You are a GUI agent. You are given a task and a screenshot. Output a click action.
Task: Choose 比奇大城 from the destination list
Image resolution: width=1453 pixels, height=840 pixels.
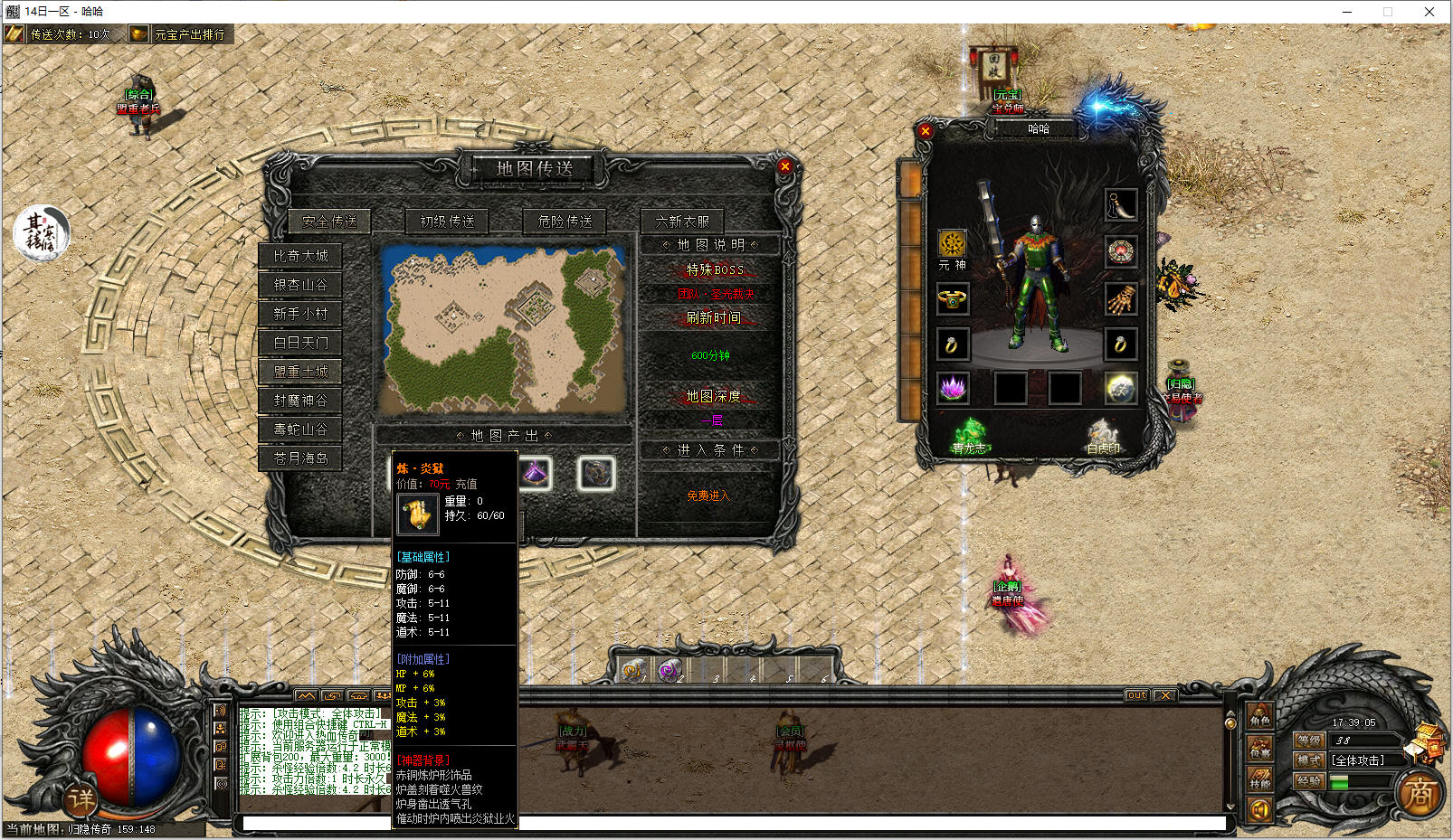(x=301, y=256)
